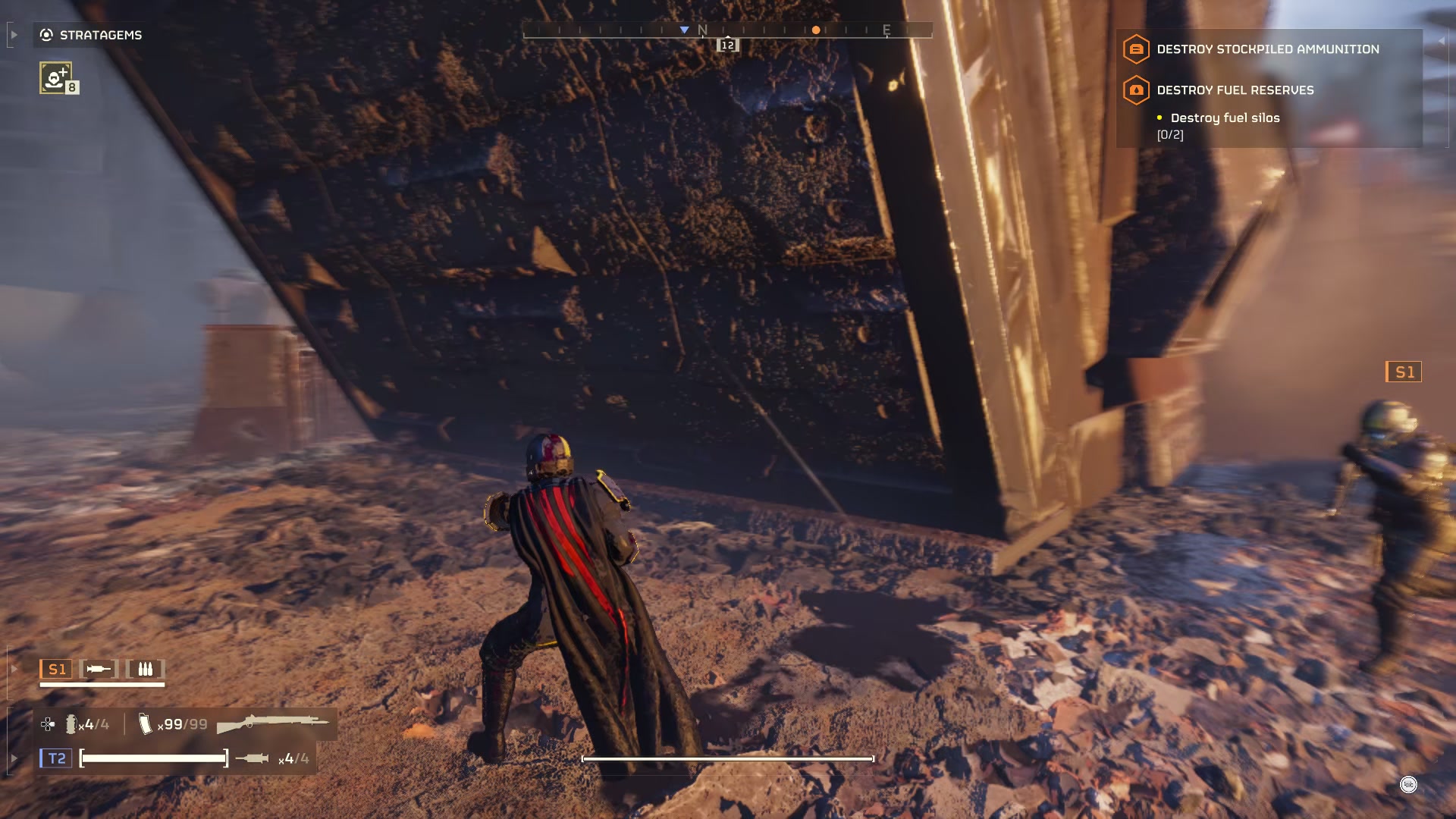Click the teammate's stim syringe status icon
This screenshot has width=1456, height=819.
click(99, 669)
